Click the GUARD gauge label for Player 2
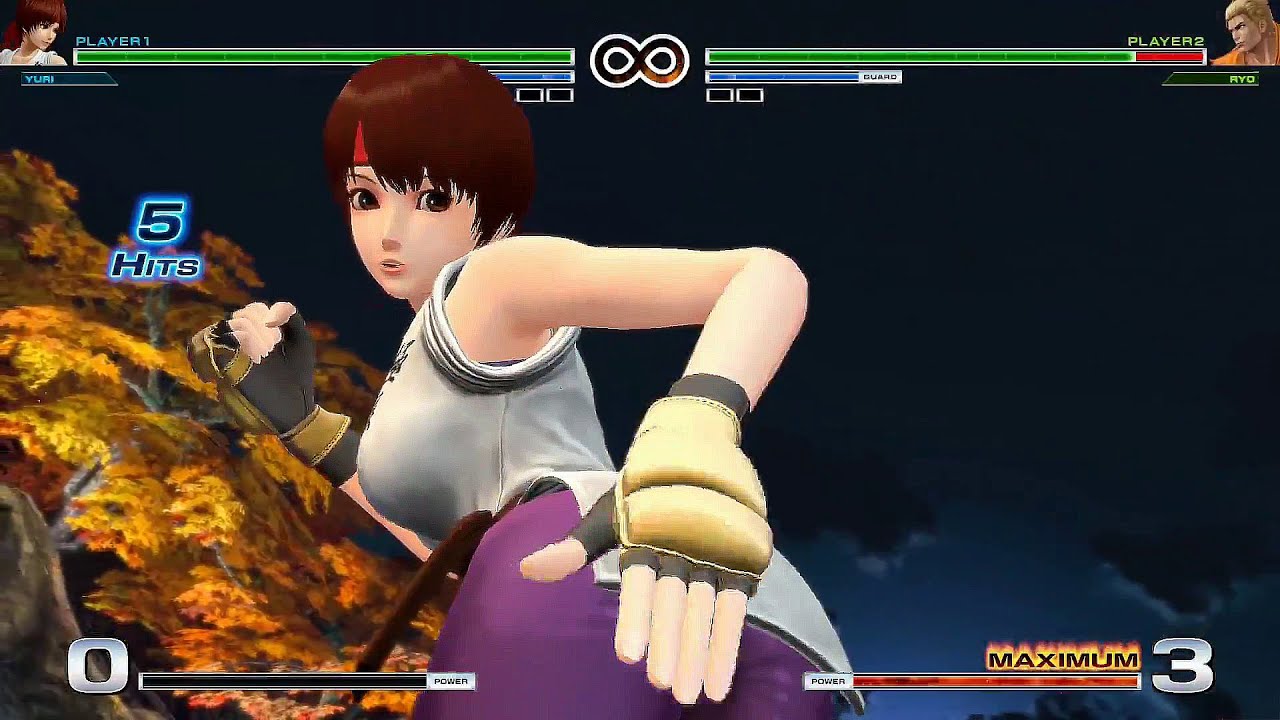This screenshot has height=720, width=1280. click(880, 75)
